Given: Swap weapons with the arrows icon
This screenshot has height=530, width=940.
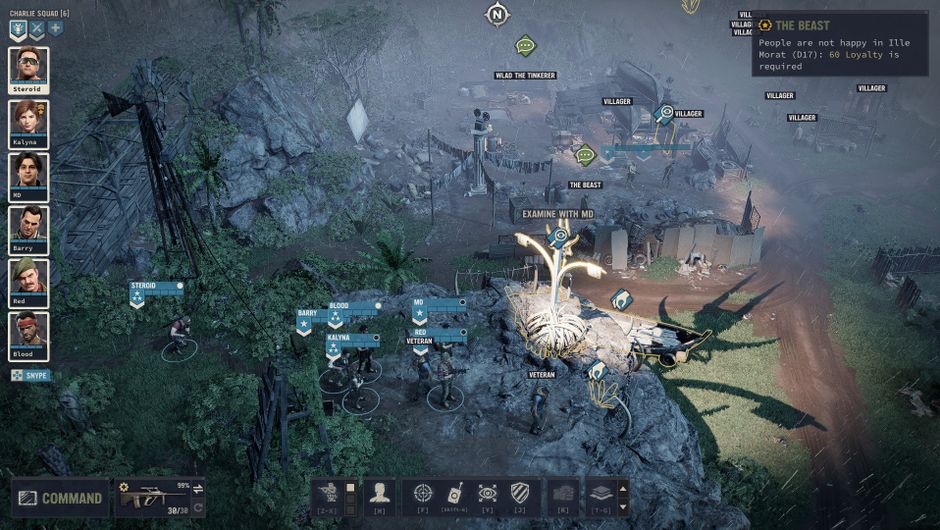Looking at the screenshot, I should (198, 488).
